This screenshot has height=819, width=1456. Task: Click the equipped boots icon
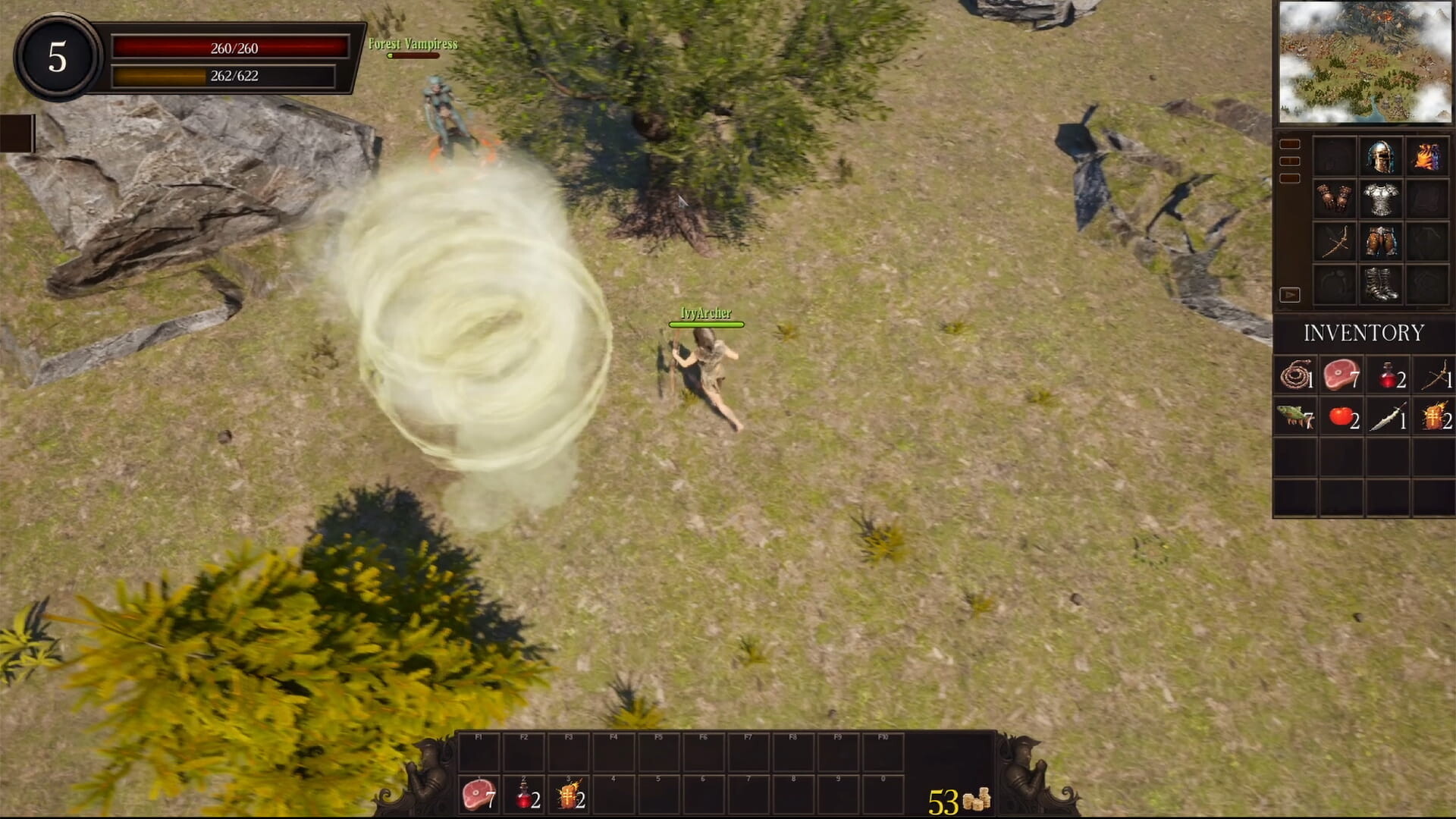click(x=1381, y=284)
